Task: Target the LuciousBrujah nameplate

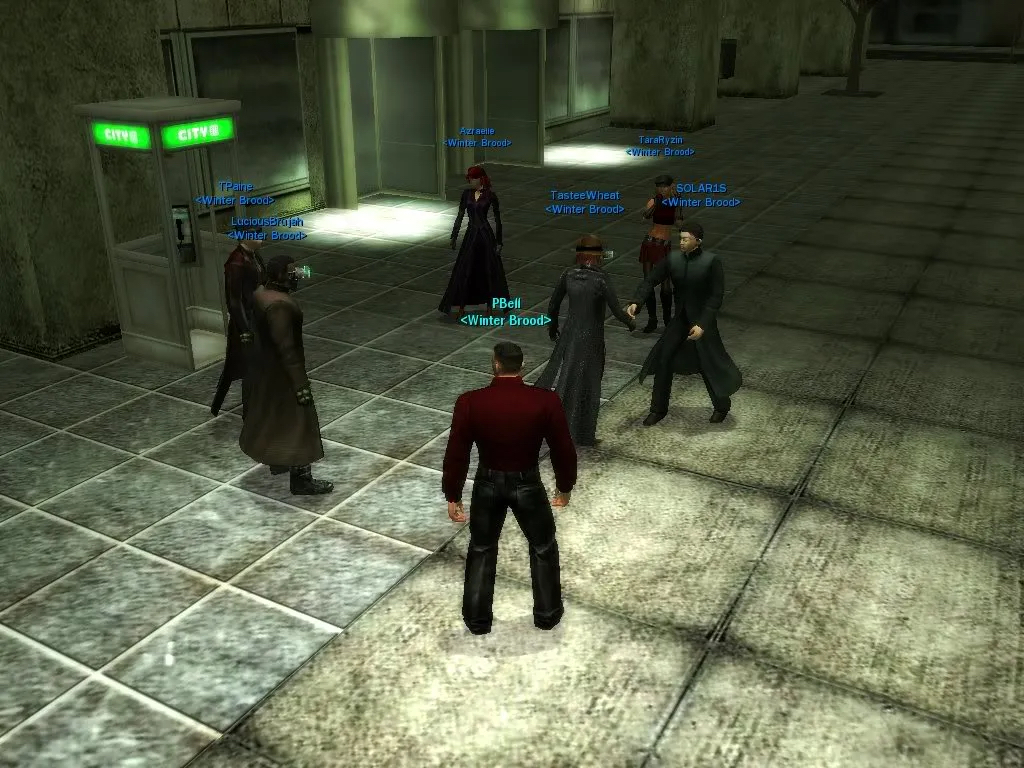Action: [267, 222]
